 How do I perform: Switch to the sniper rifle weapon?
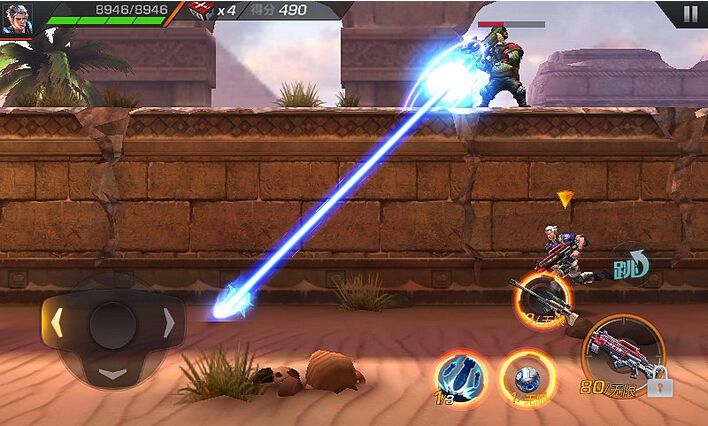[543, 299]
